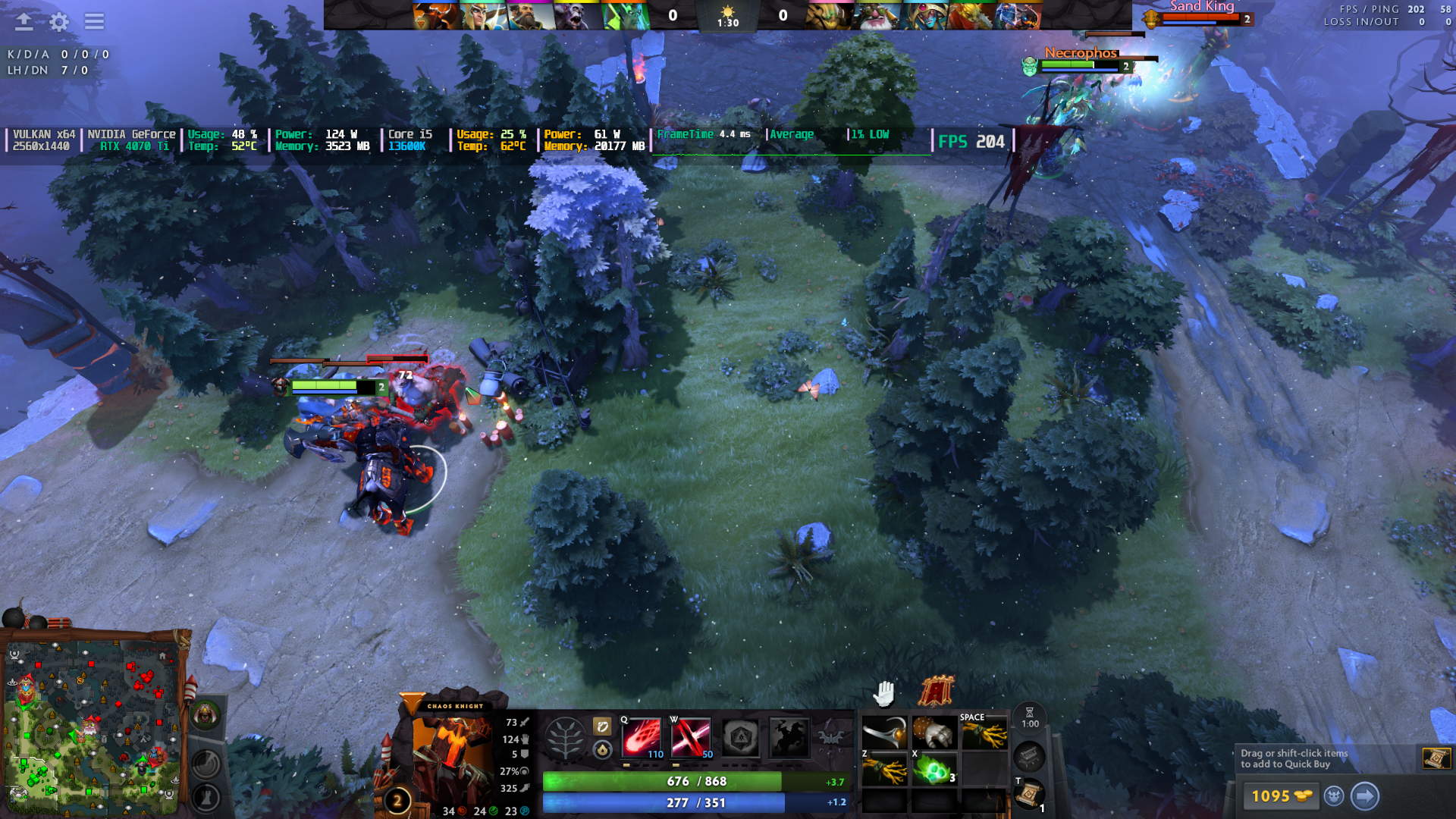The width and height of the screenshot is (1456, 819).
Task: Activate Reality Rift ability (W)
Action: [x=691, y=737]
